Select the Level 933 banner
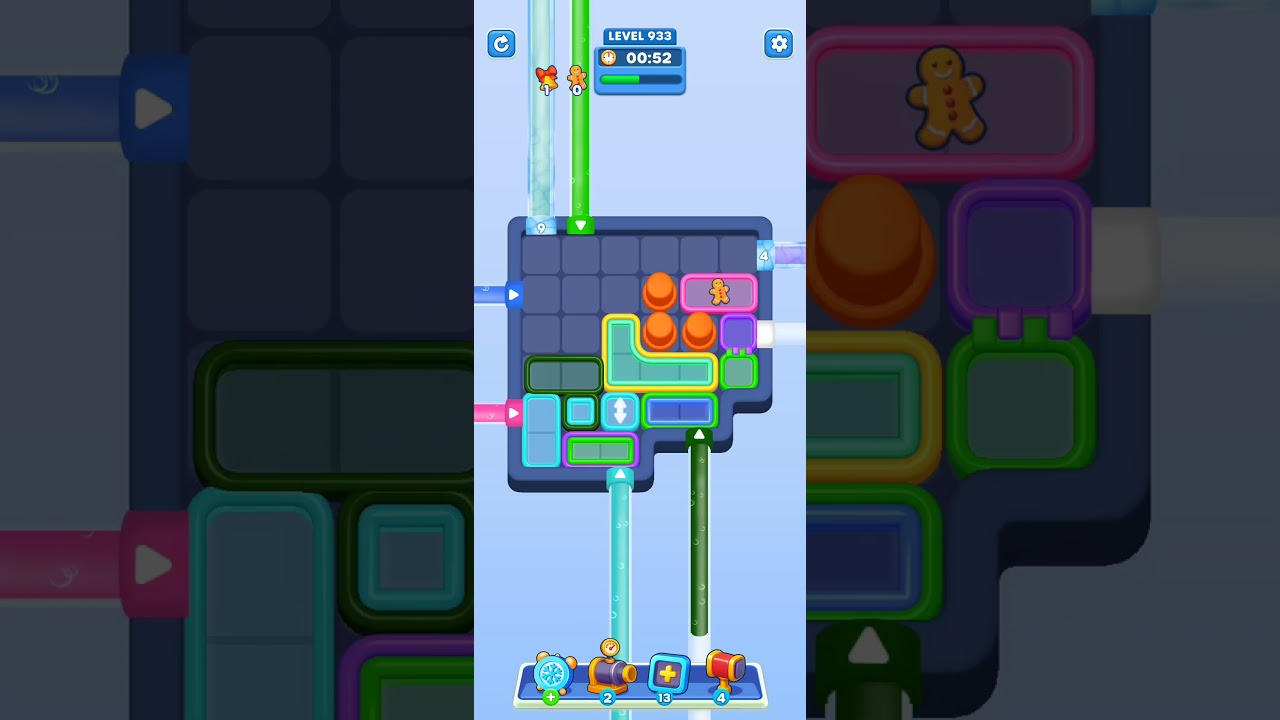Screen dimensions: 1280x720 click(x=639, y=36)
